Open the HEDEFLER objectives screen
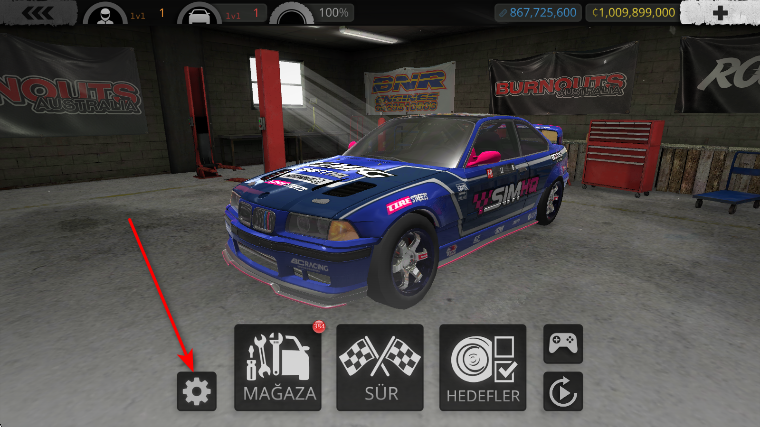Screen dimensions: 760x427 coord(482,367)
